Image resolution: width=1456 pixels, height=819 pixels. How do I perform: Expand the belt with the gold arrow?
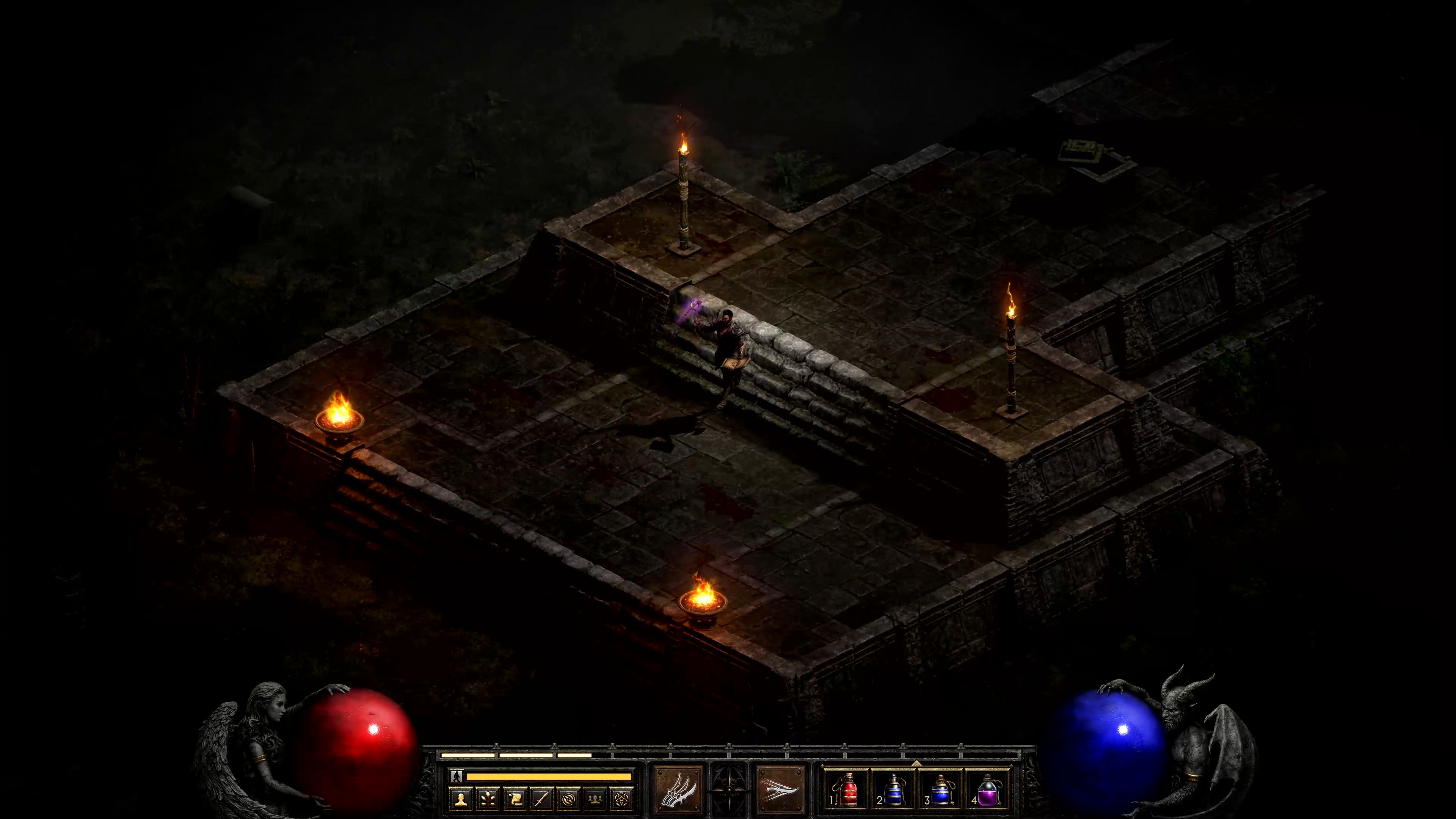[916, 763]
